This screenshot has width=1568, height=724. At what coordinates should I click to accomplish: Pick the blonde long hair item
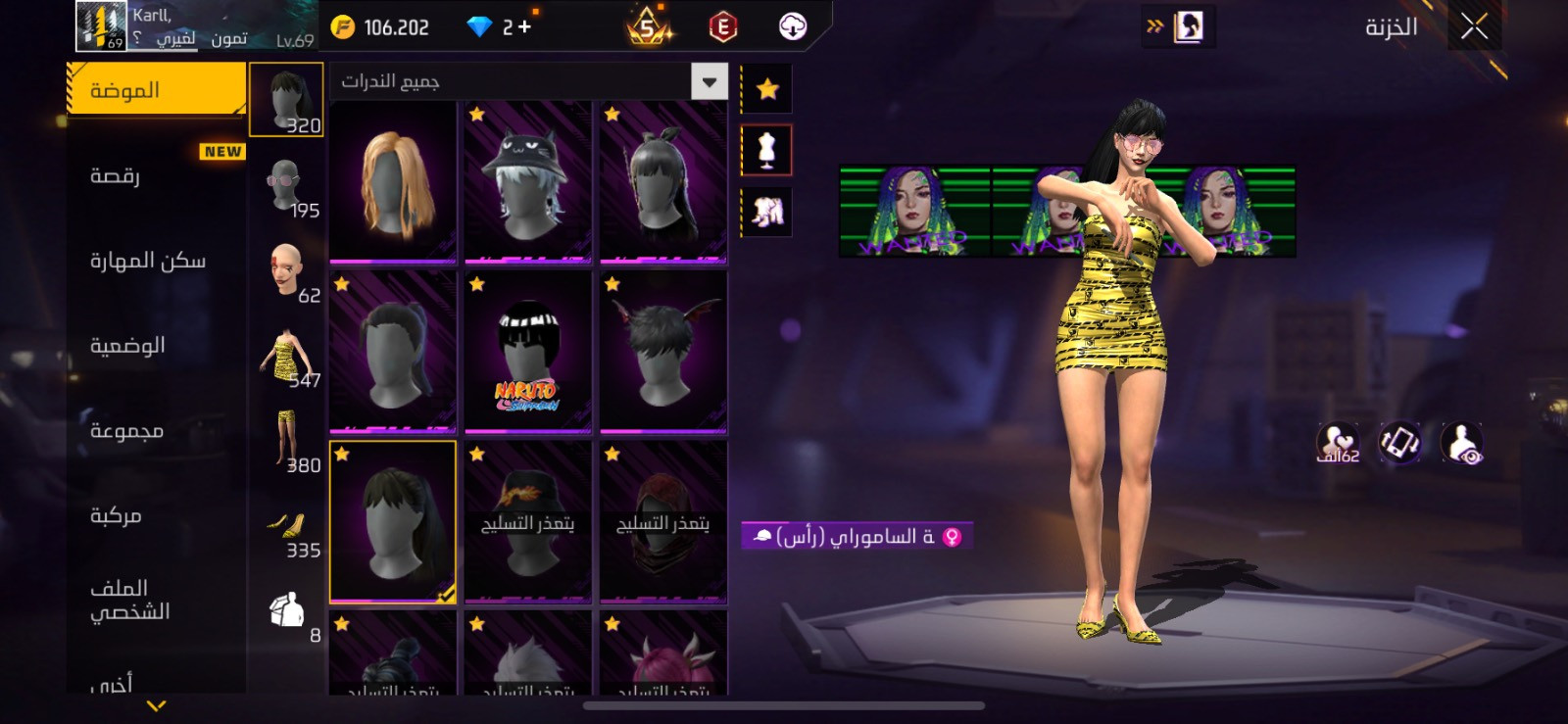click(393, 182)
